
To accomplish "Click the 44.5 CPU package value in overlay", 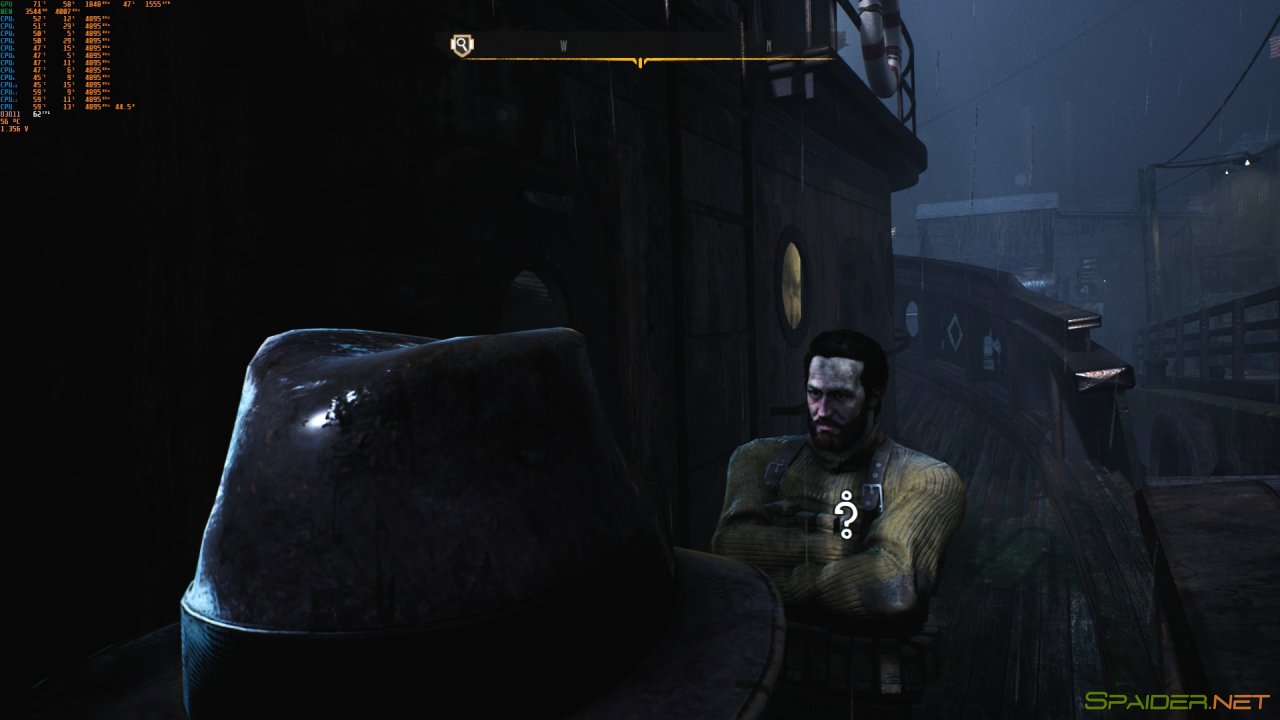I will pyautogui.click(x=126, y=106).
